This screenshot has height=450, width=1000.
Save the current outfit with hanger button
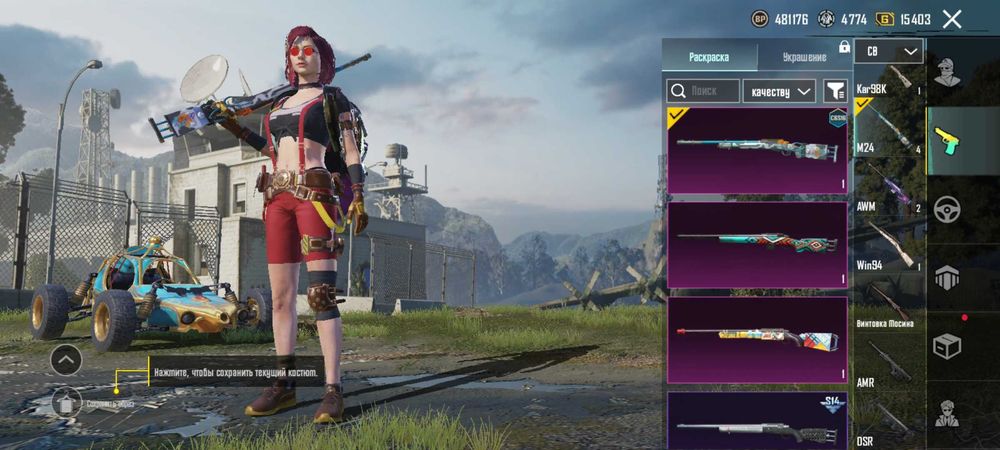click(66, 402)
